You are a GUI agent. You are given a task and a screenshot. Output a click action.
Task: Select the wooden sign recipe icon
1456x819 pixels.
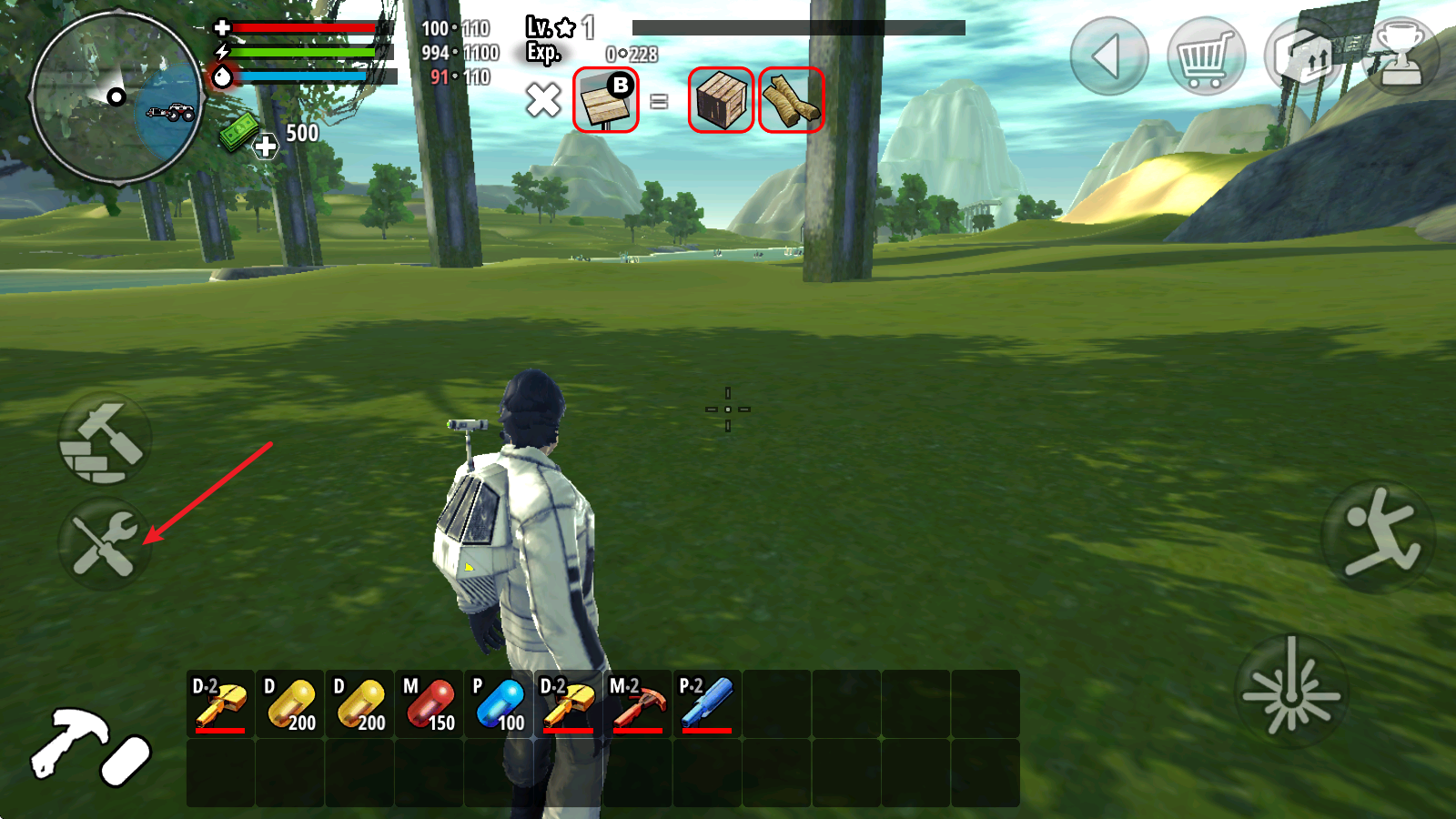pyautogui.click(x=606, y=100)
